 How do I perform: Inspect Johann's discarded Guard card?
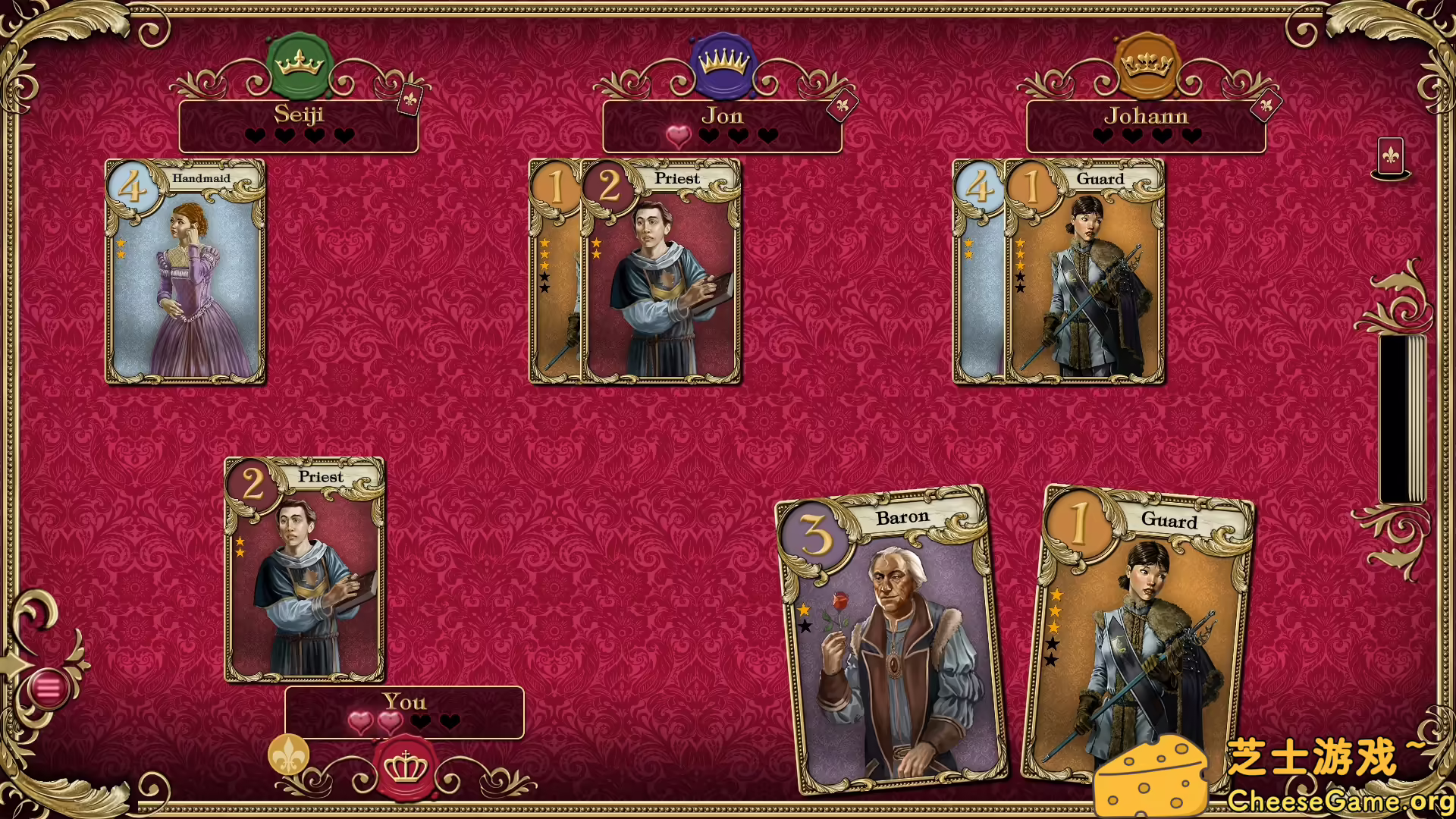(x=1084, y=271)
